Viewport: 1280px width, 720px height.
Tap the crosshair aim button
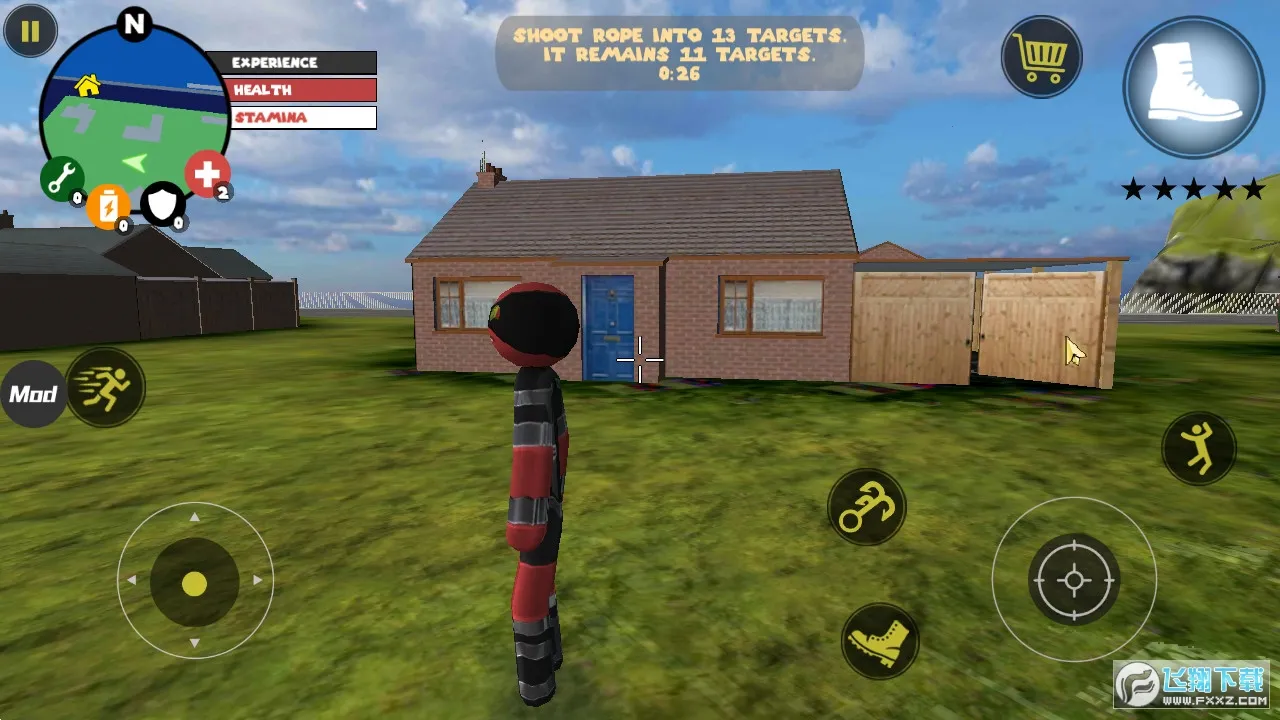pos(1074,580)
